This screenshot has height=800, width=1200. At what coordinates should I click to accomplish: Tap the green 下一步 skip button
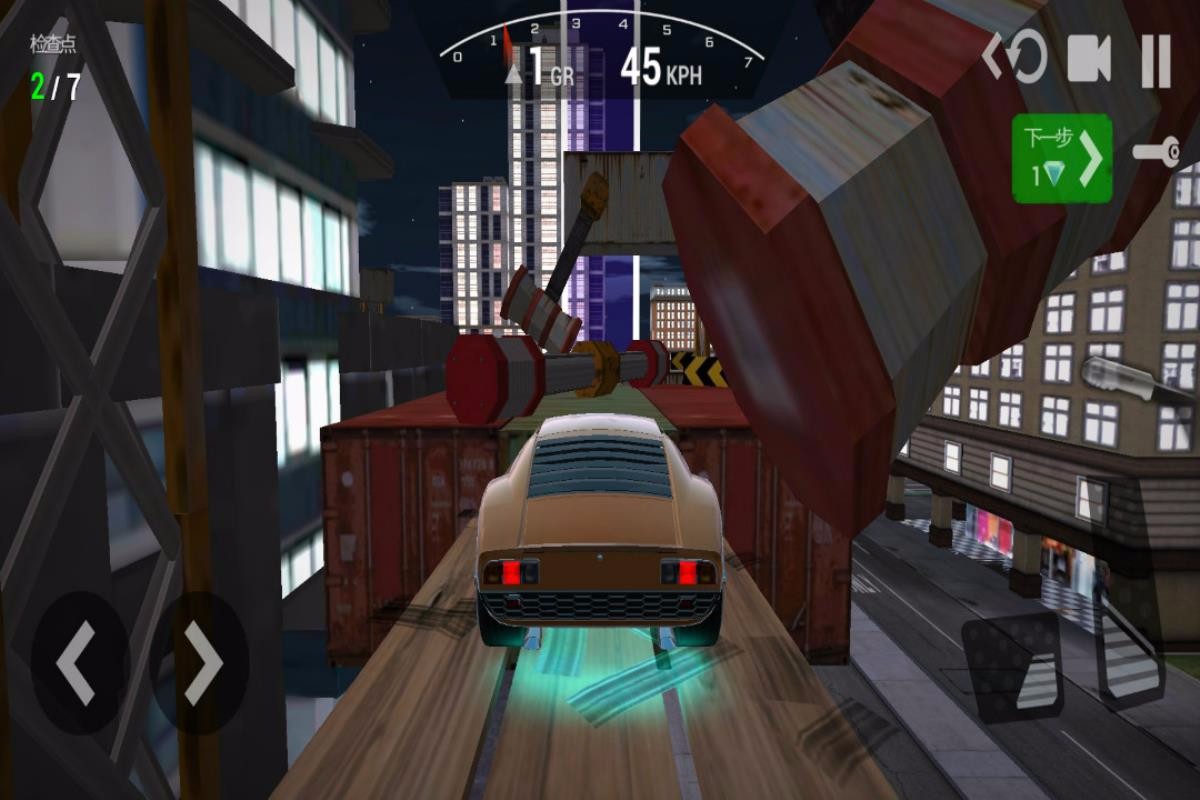tap(1061, 158)
